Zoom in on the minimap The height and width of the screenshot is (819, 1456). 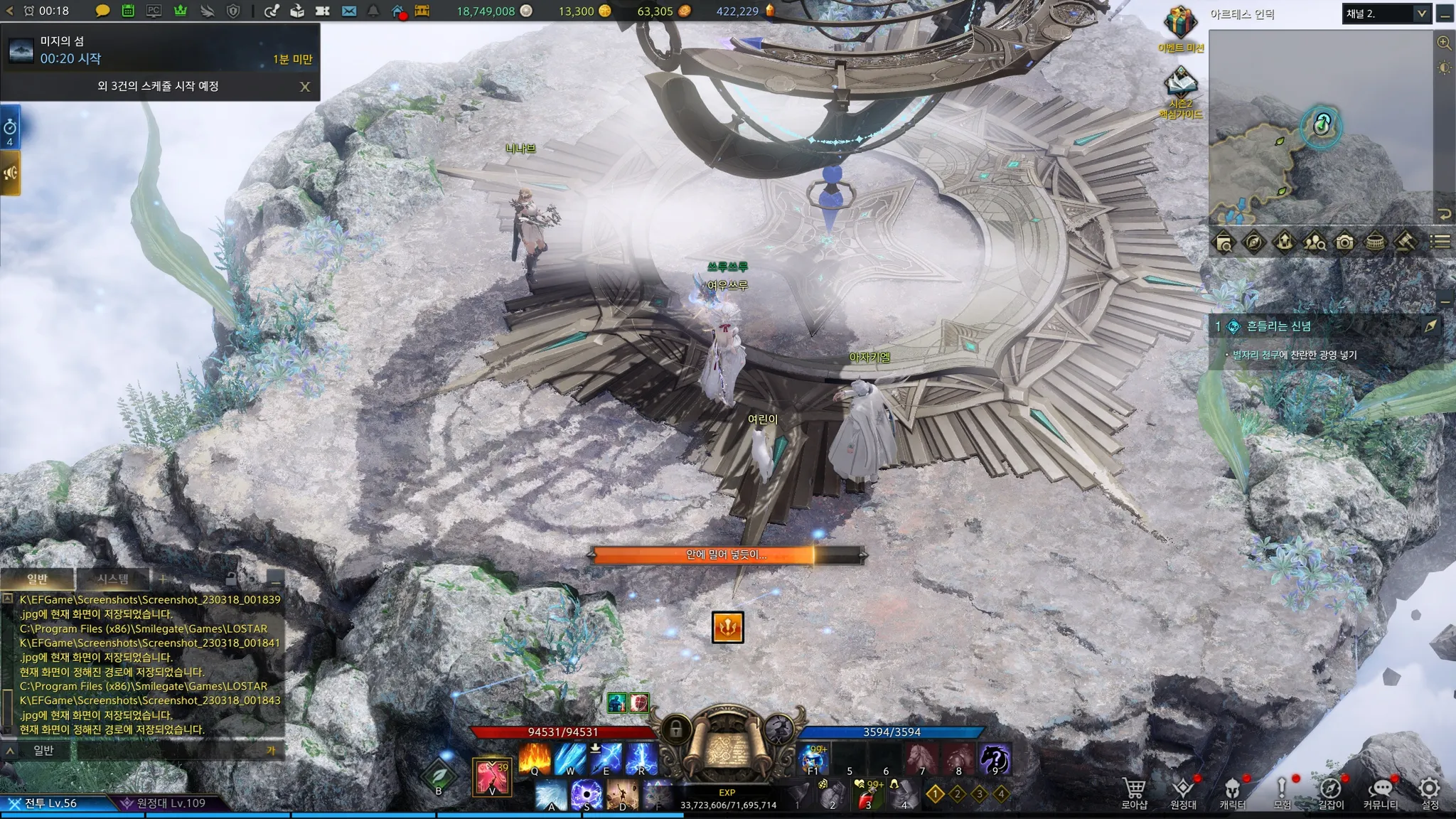coord(1444,43)
